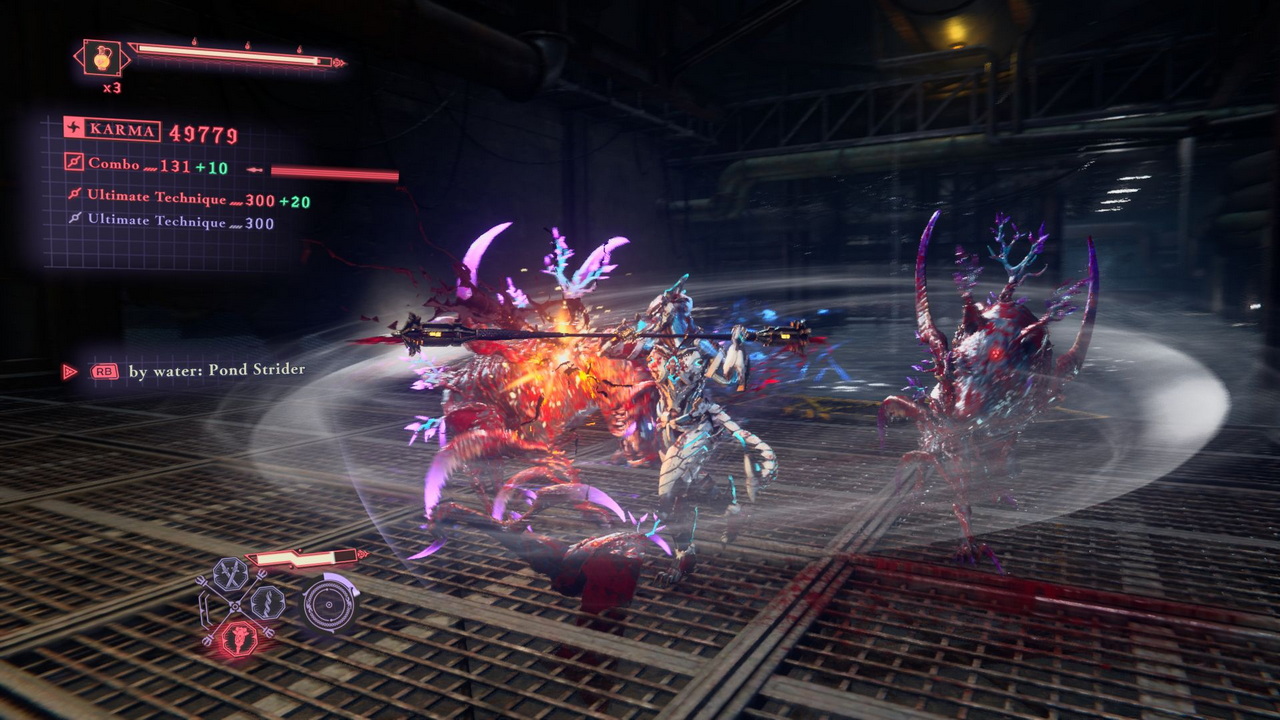1280x720 pixels.
Task: Switch to the spiral drill weapon
Action: 267,602
